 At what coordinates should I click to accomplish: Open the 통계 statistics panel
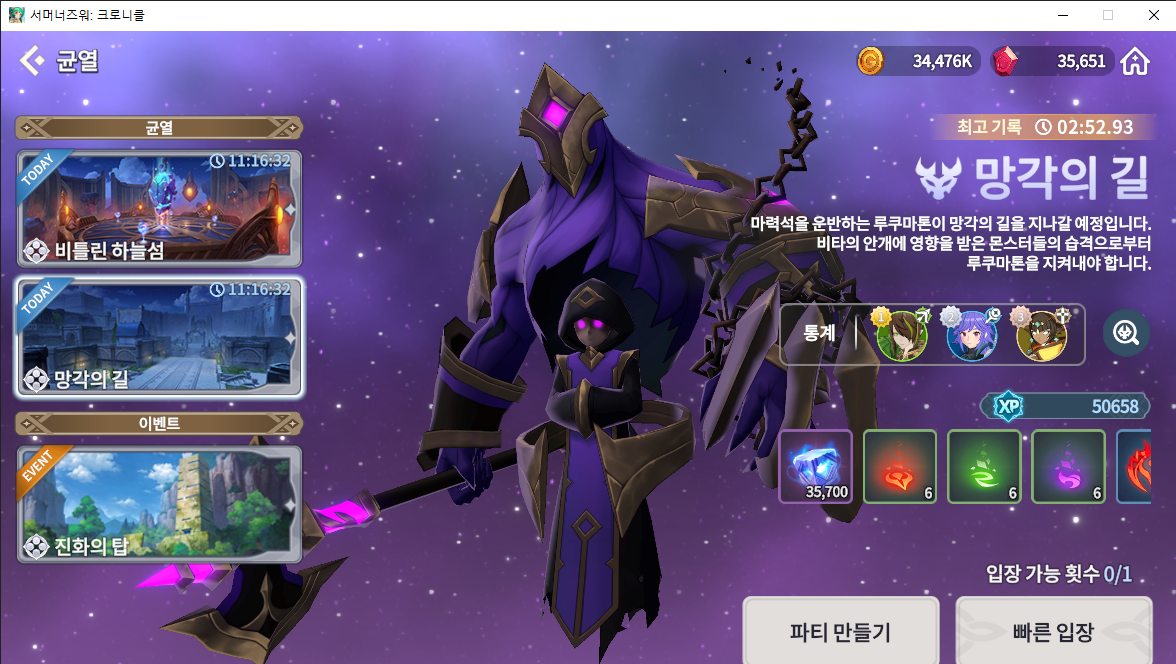[819, 333]
